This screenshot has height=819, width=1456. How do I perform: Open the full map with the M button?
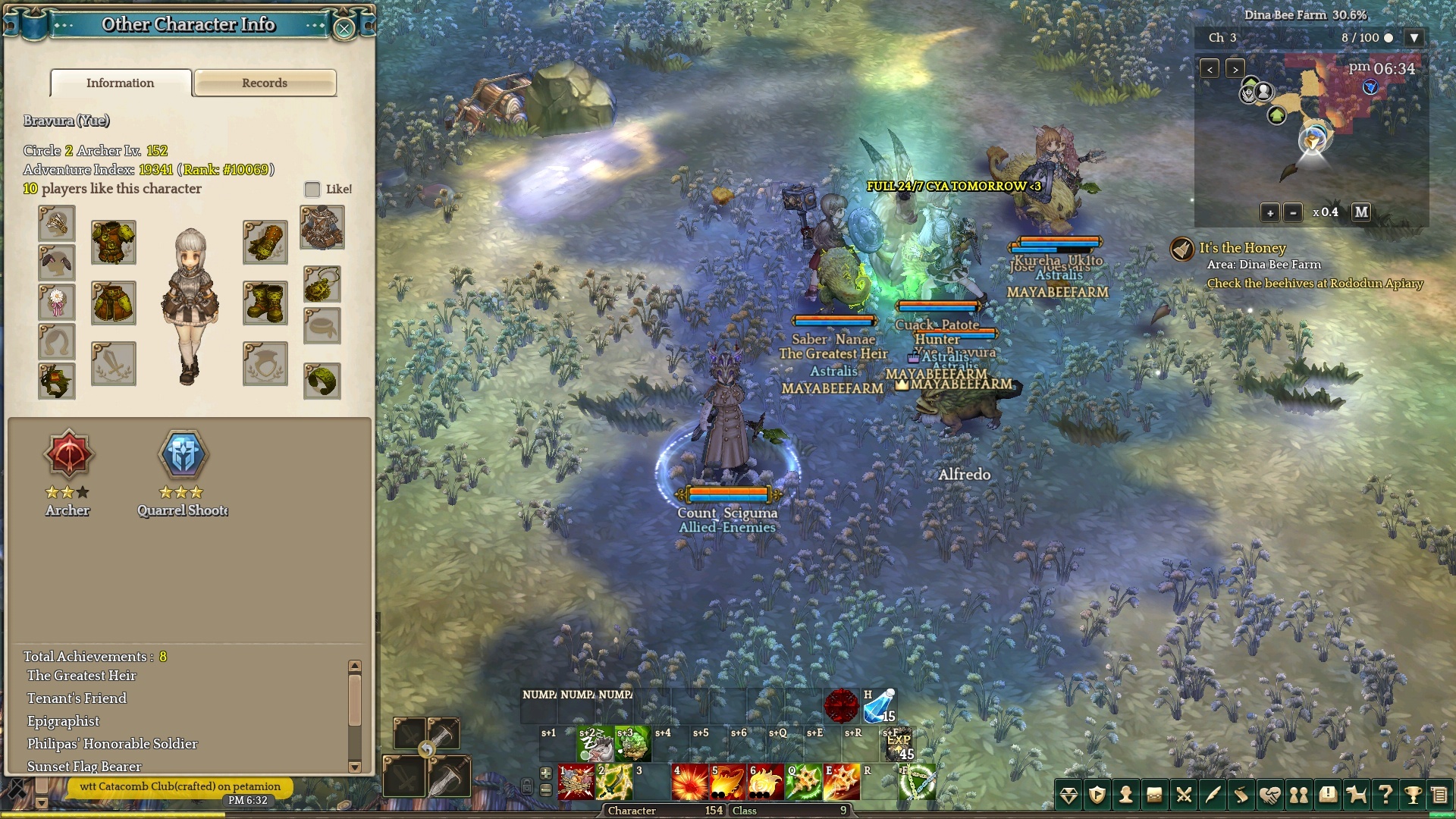pos(1361,212)
